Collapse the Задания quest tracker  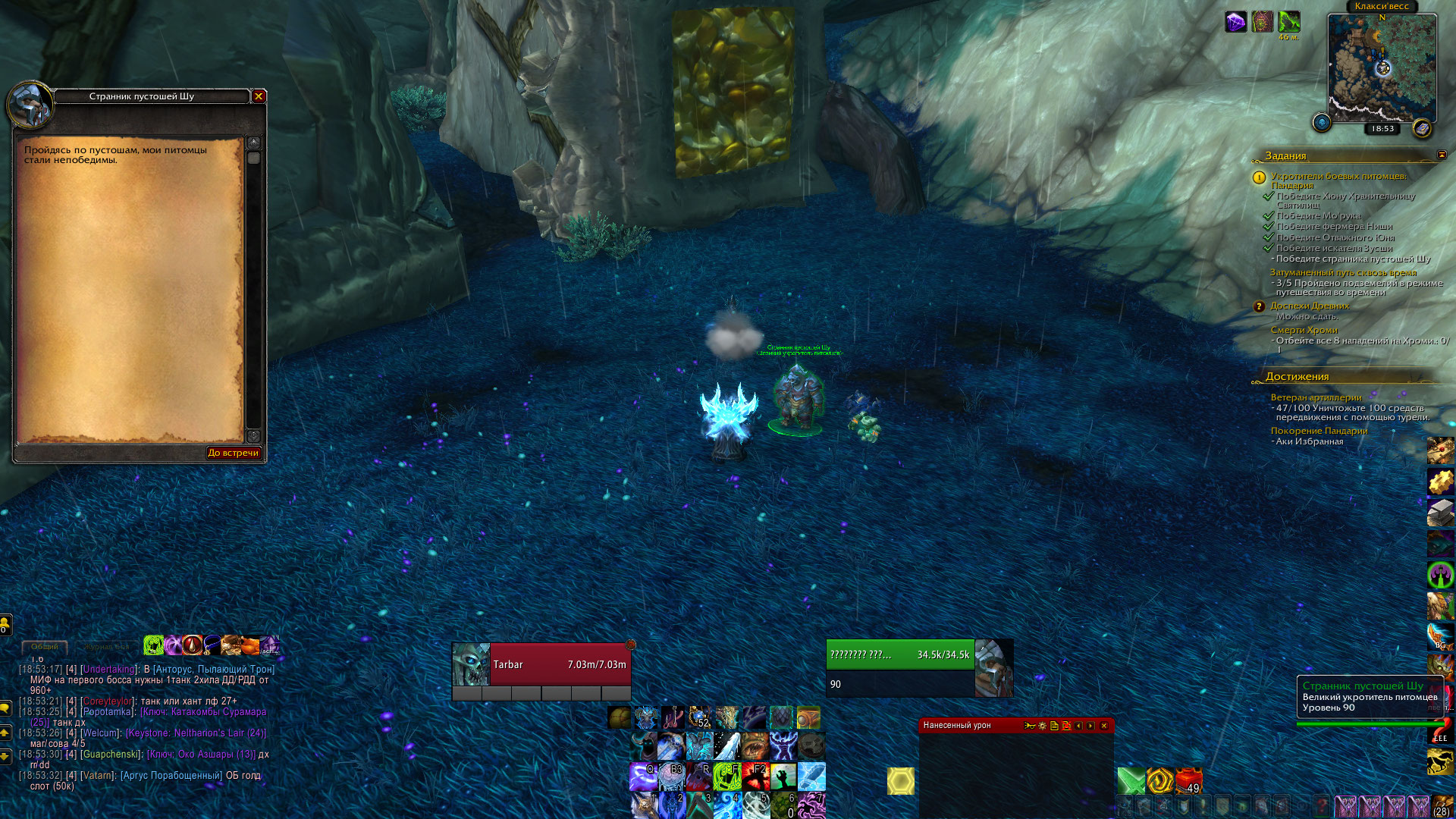[x=1442, y=155]
